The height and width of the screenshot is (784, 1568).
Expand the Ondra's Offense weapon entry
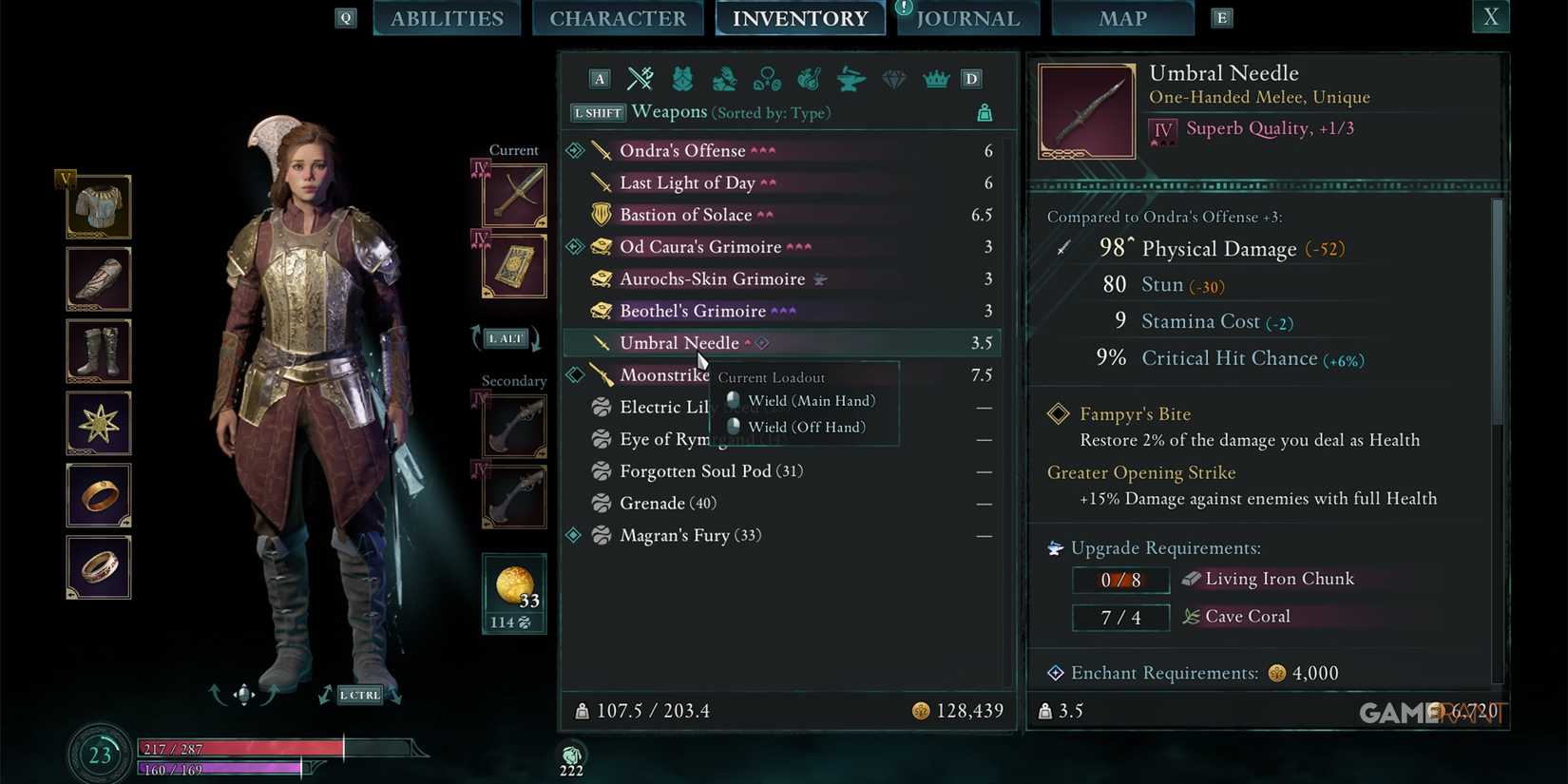pos(574,150)
